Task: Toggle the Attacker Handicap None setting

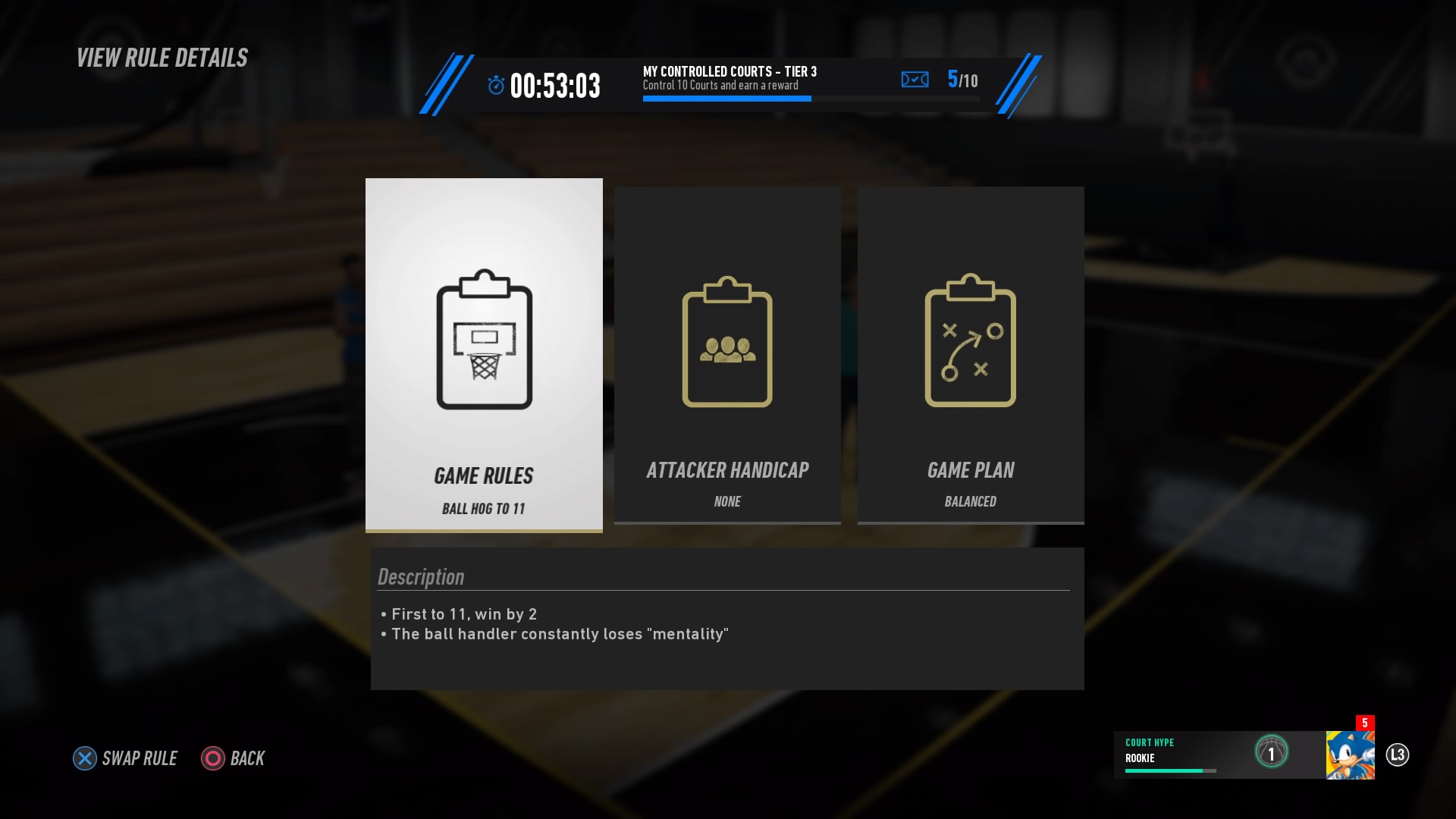Action: [x=726, y=501]
